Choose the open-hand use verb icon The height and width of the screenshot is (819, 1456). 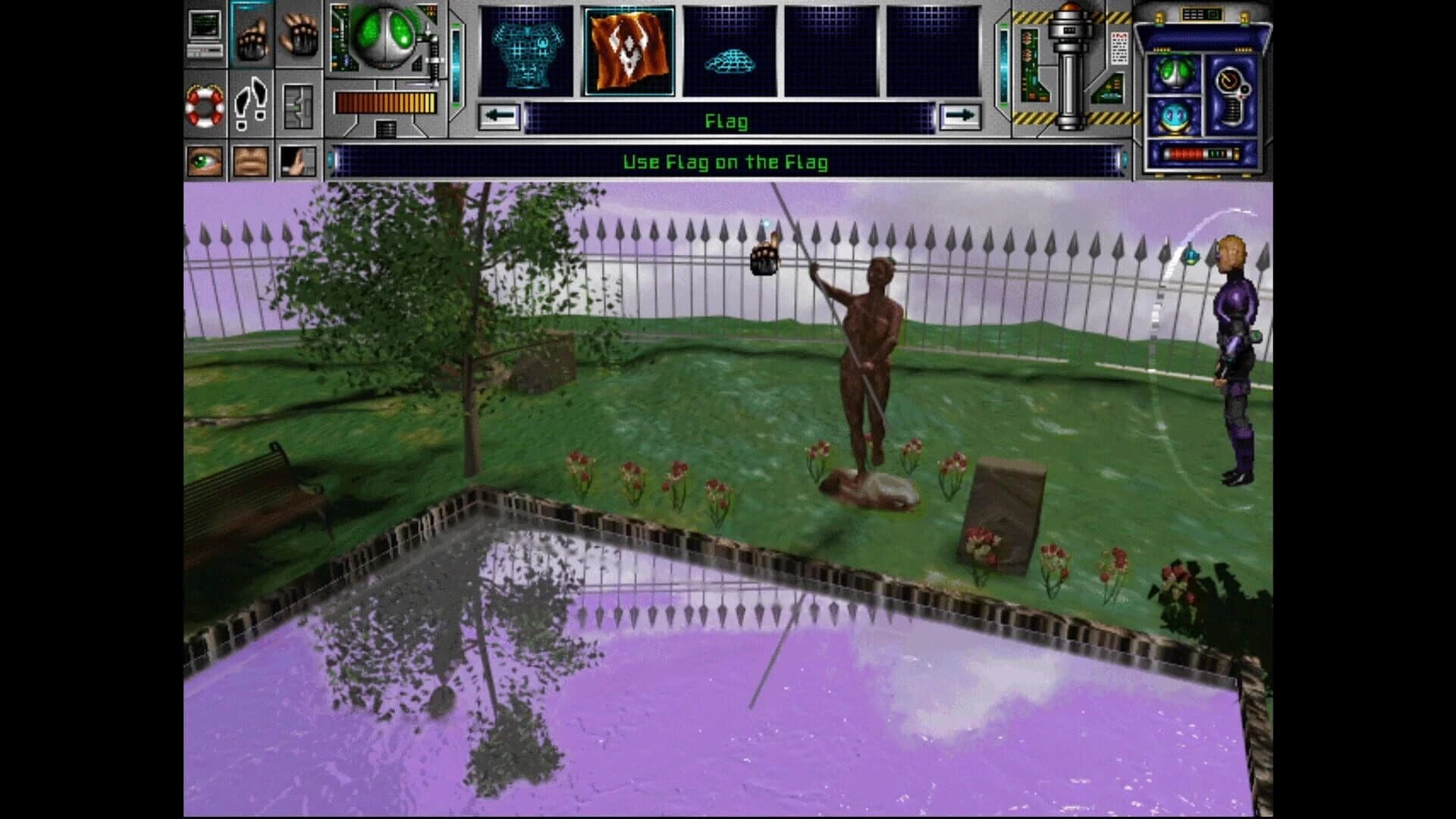pyautogui.click(x=301, y=34)
